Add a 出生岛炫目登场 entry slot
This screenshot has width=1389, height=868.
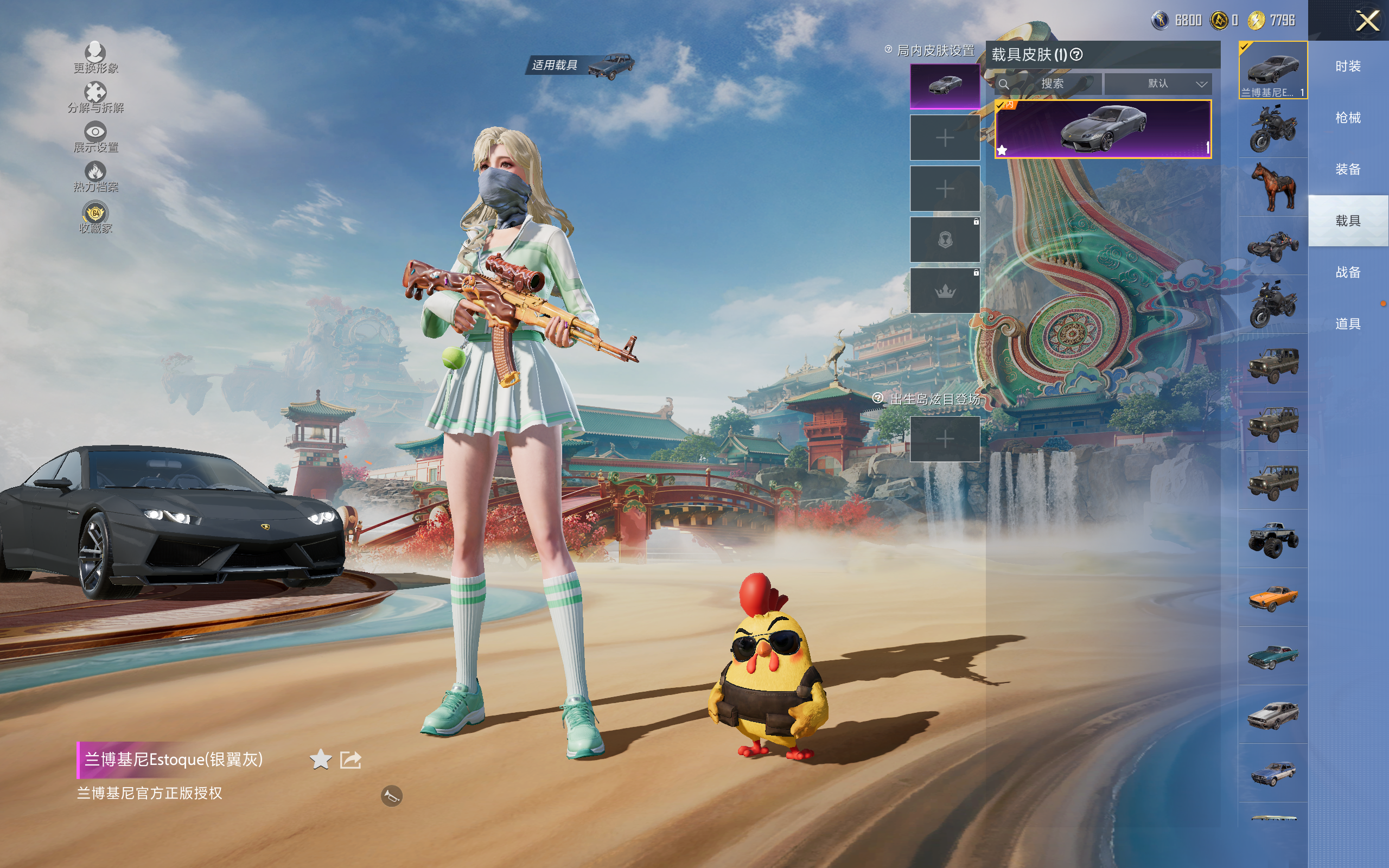click(945, 439)
